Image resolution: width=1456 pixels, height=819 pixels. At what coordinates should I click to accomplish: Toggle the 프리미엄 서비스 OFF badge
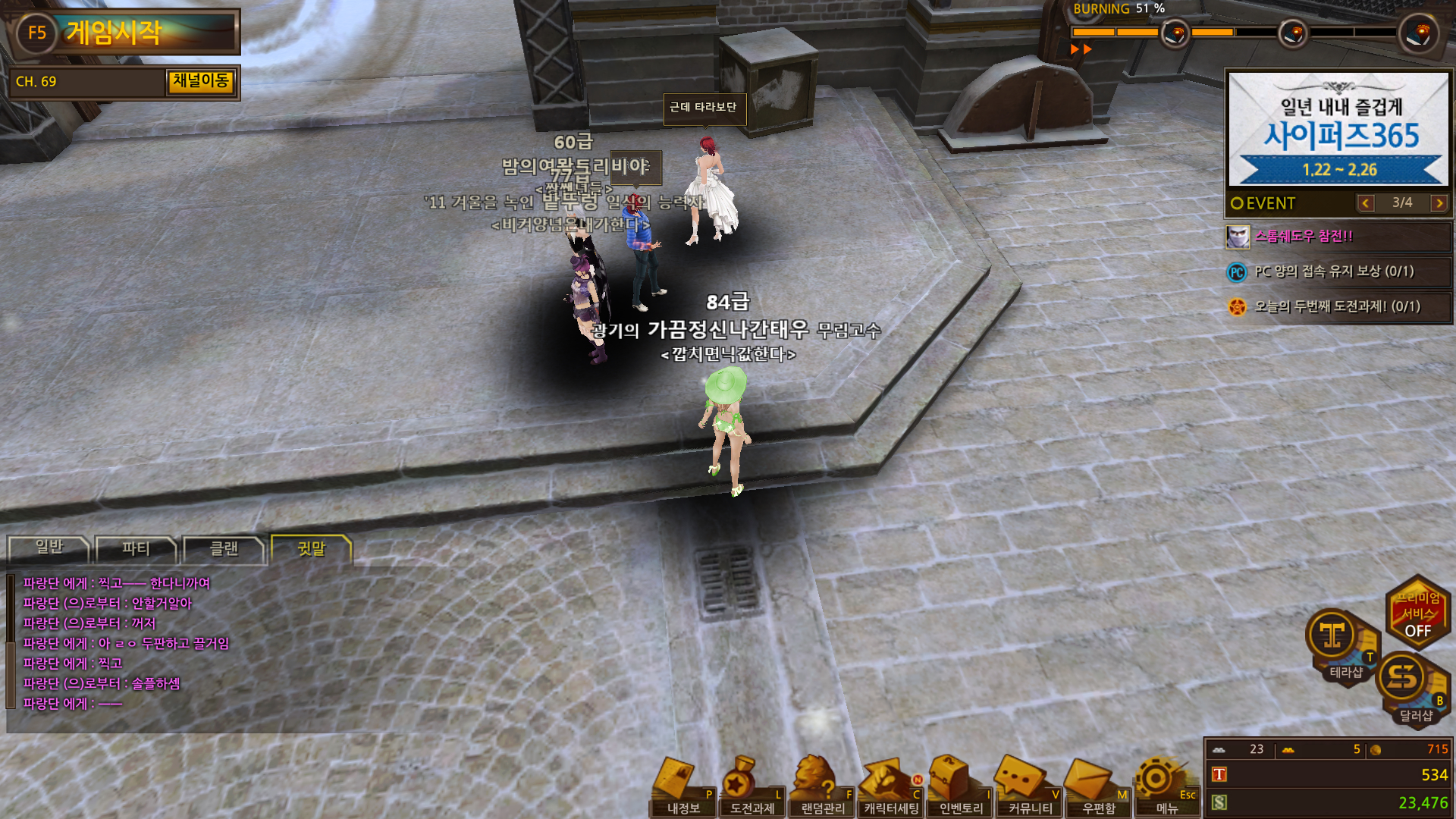[1417, 614]
